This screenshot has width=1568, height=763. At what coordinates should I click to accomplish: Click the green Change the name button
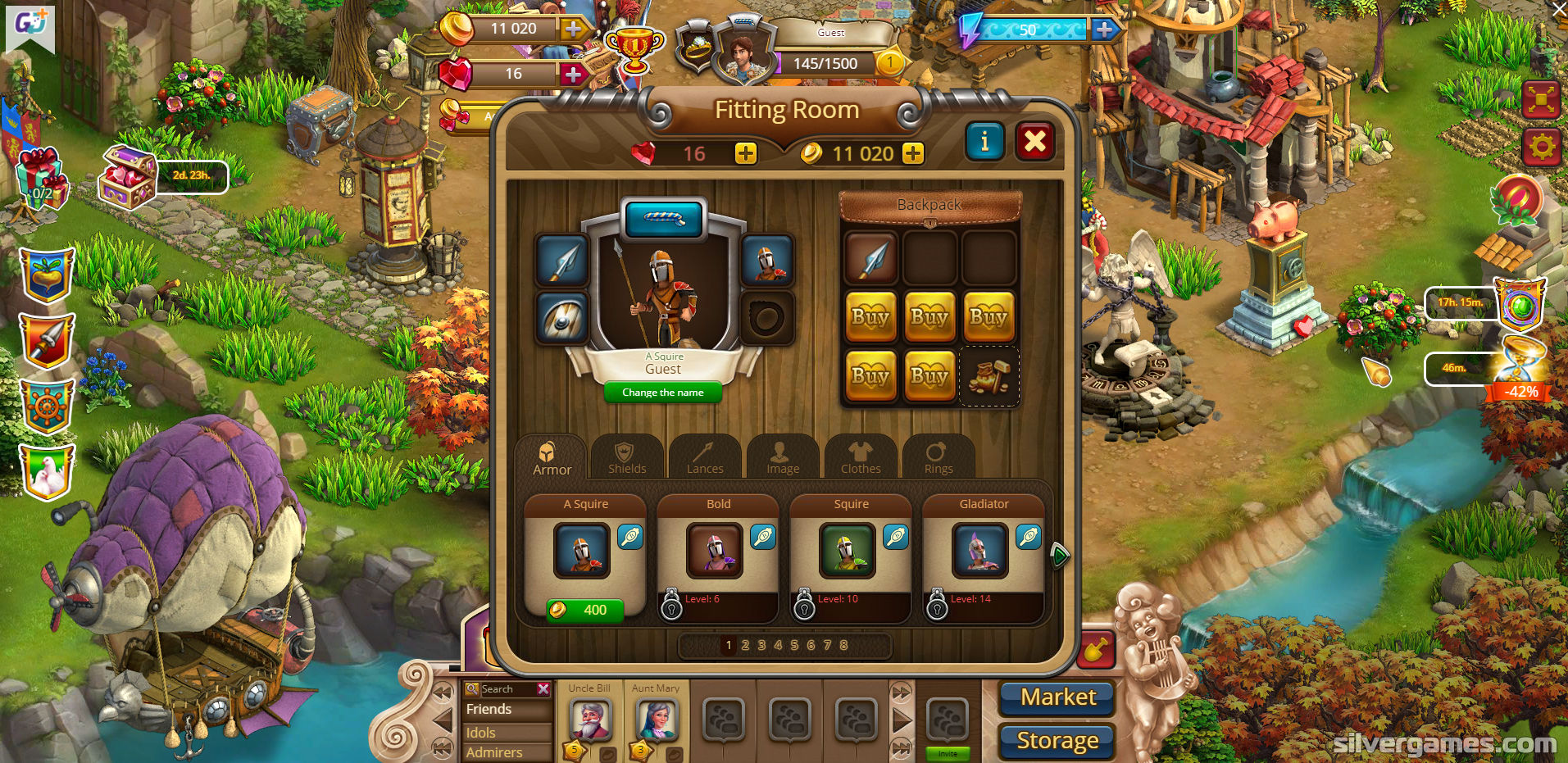click(x=662, y=393)
